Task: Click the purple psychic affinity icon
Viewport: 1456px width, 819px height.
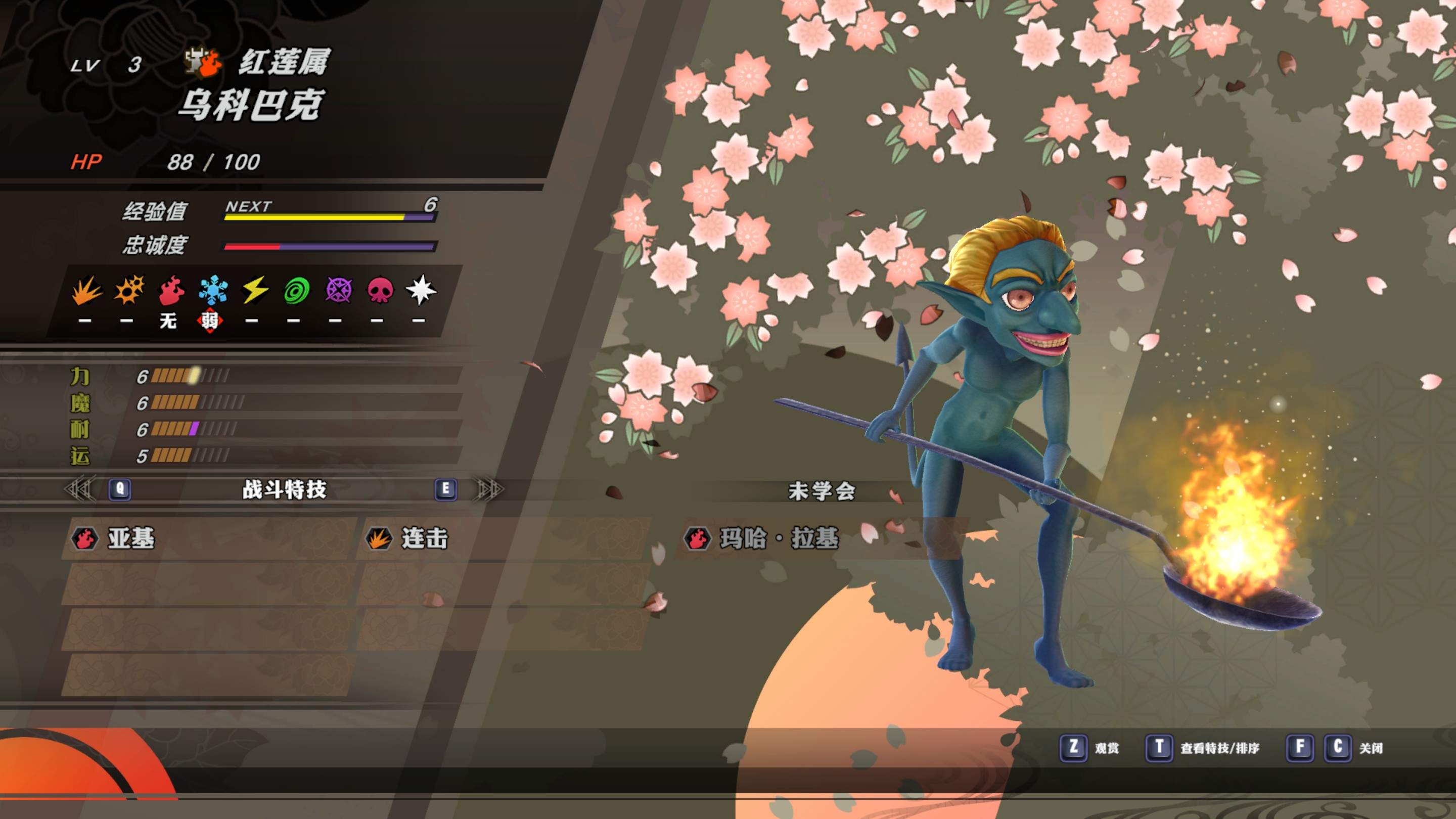Action: 338,291
